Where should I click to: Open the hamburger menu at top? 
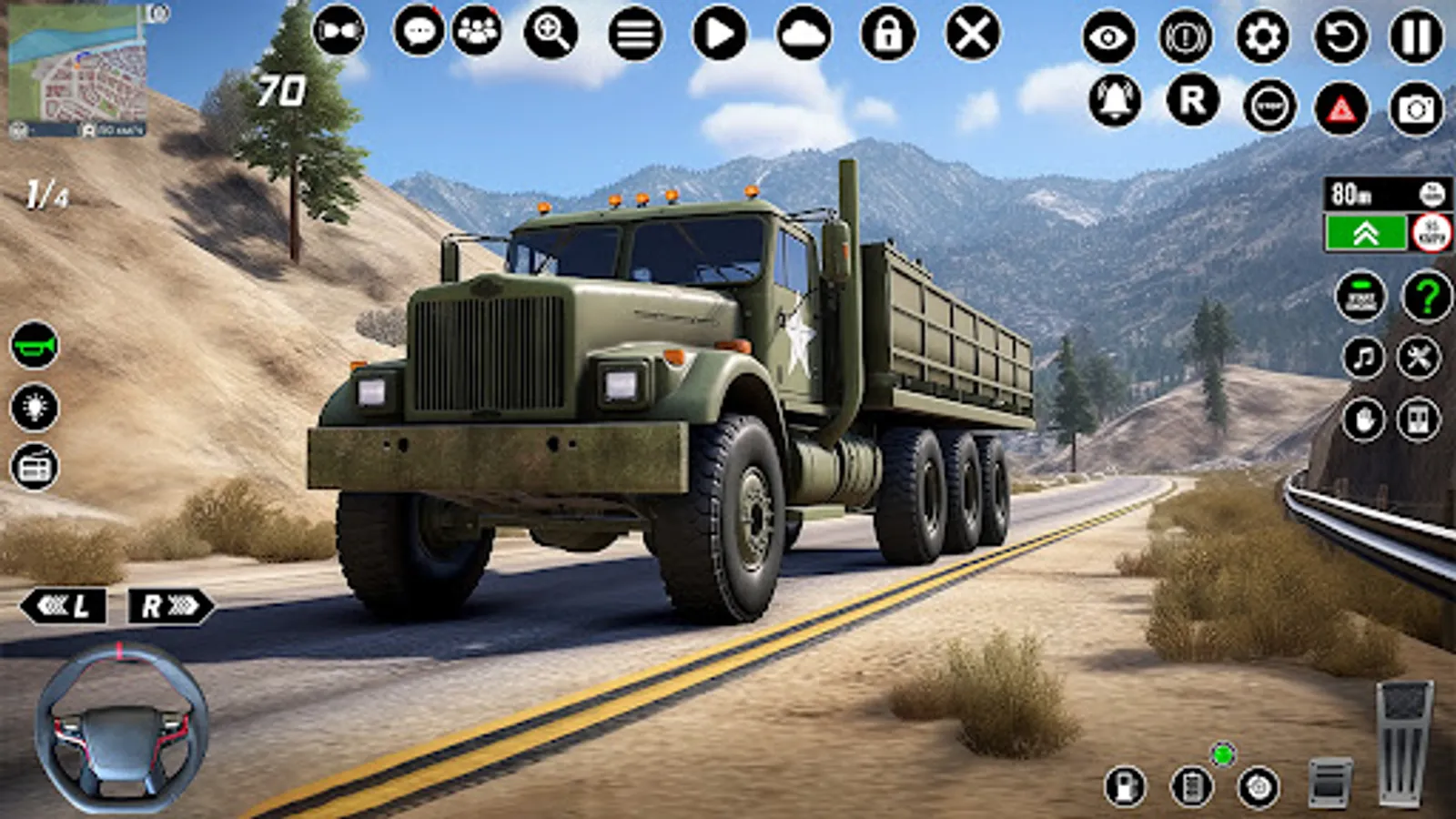point(637,34)
